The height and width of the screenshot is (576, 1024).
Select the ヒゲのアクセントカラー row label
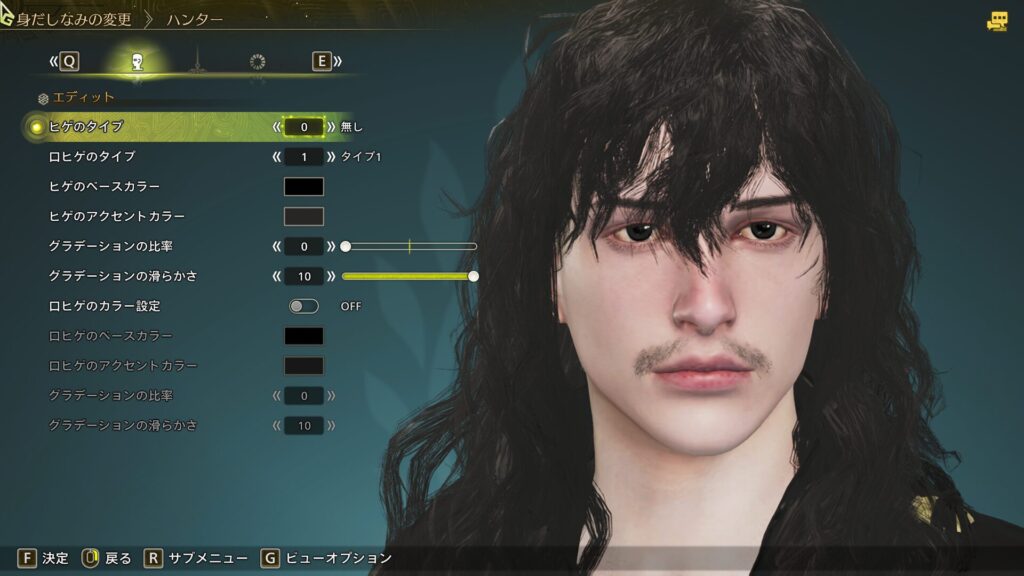click(116, 216)
